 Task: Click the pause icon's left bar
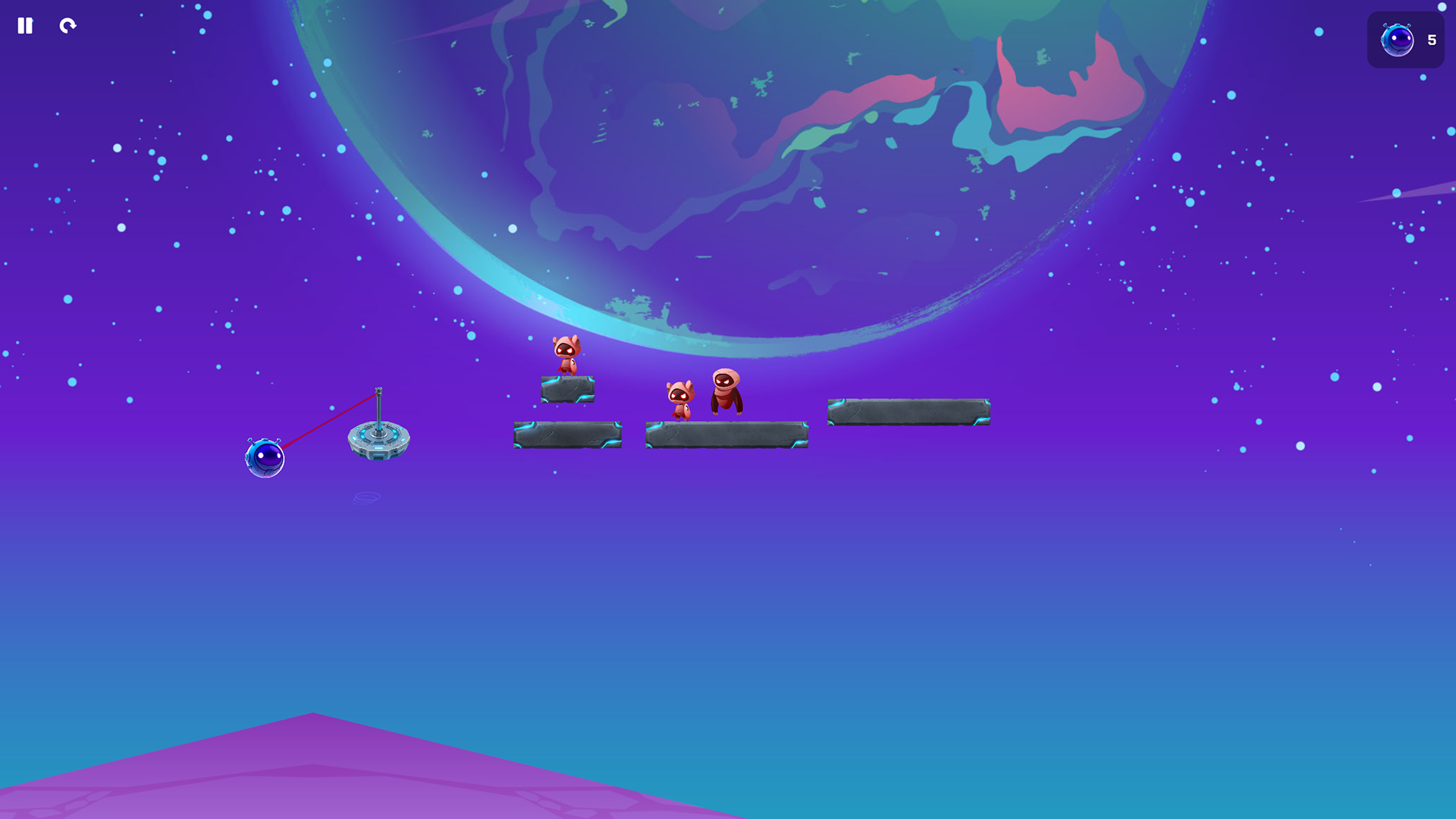click(x=21, y=26)
